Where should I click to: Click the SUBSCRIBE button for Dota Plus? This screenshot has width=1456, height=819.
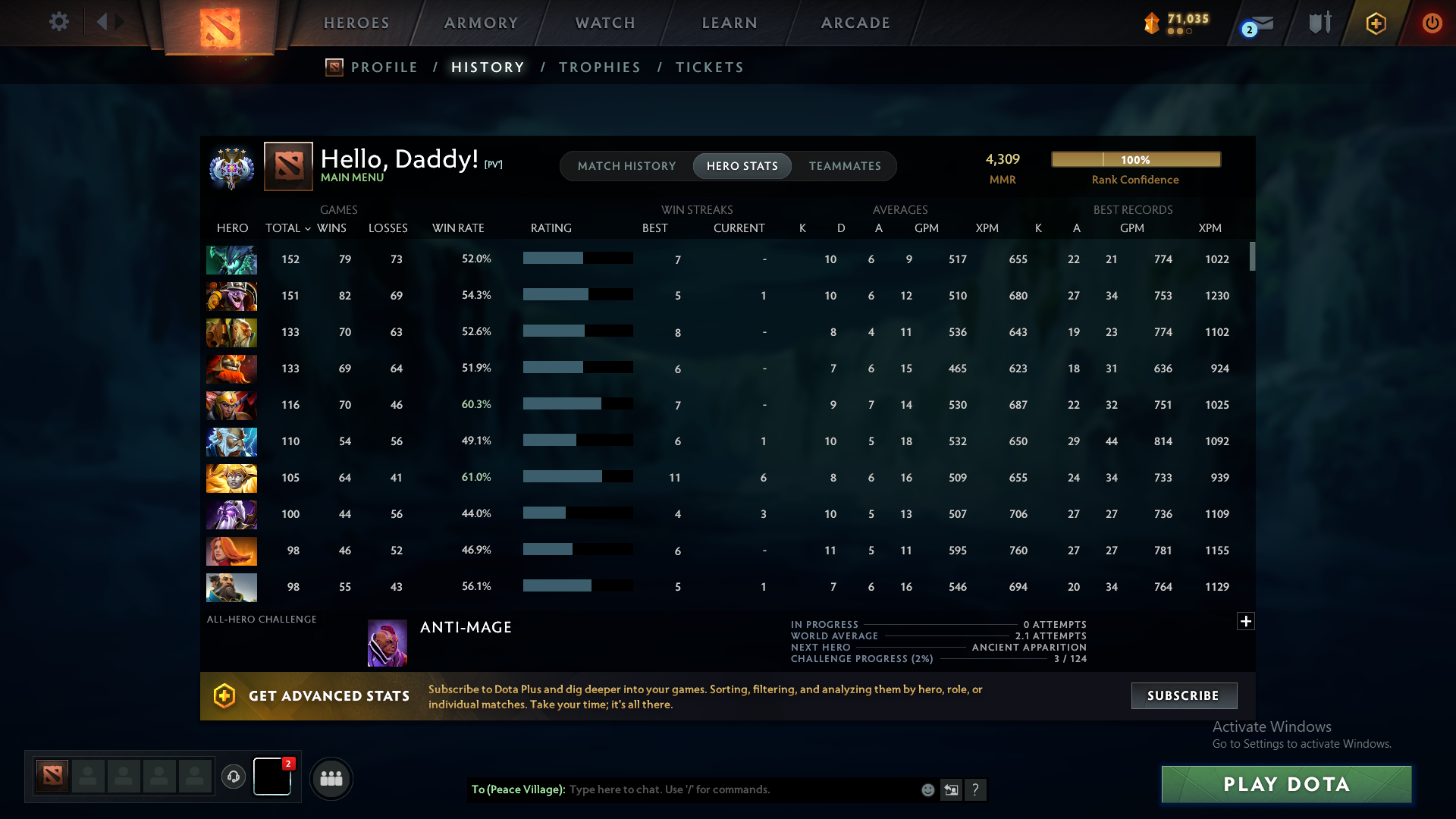click(x=1183, y=695)
